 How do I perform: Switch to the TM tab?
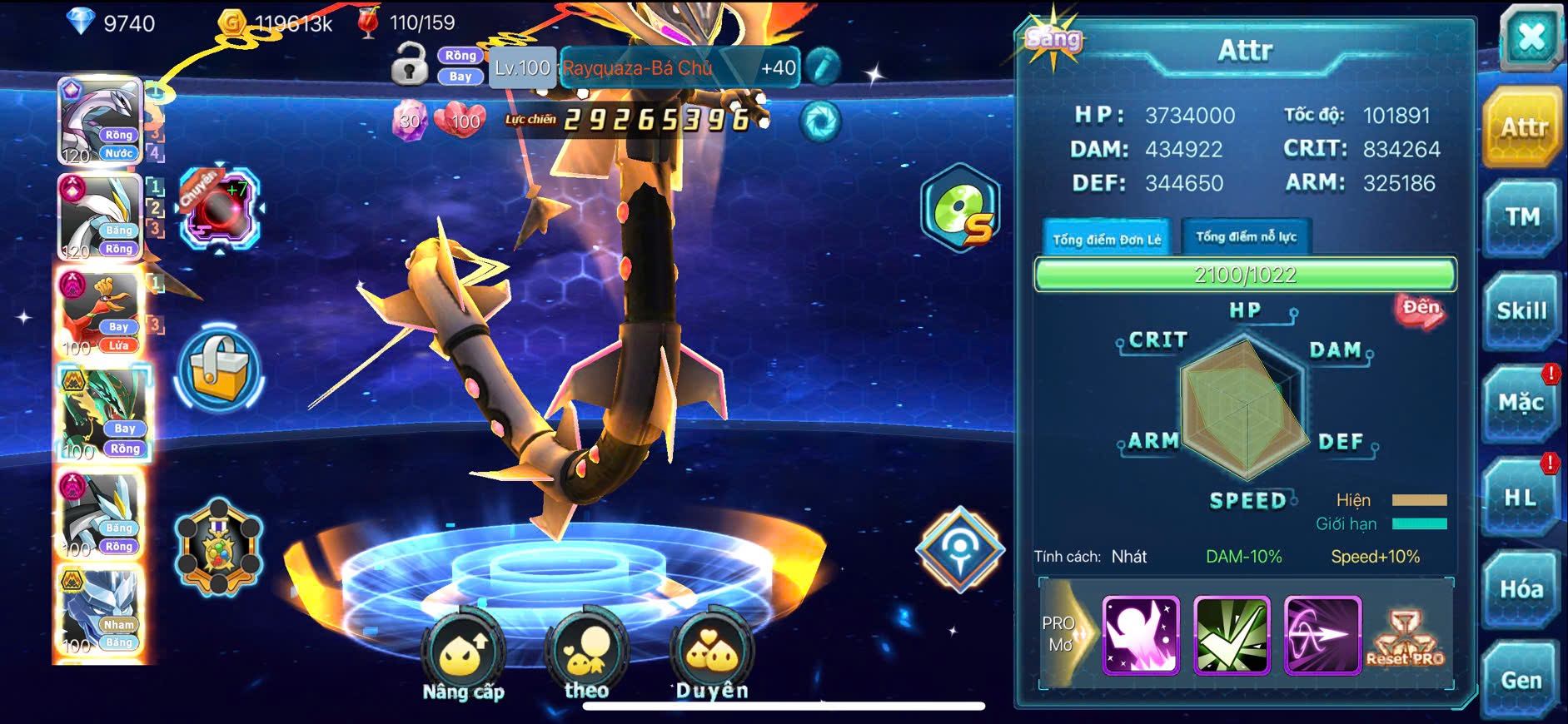1521,218
